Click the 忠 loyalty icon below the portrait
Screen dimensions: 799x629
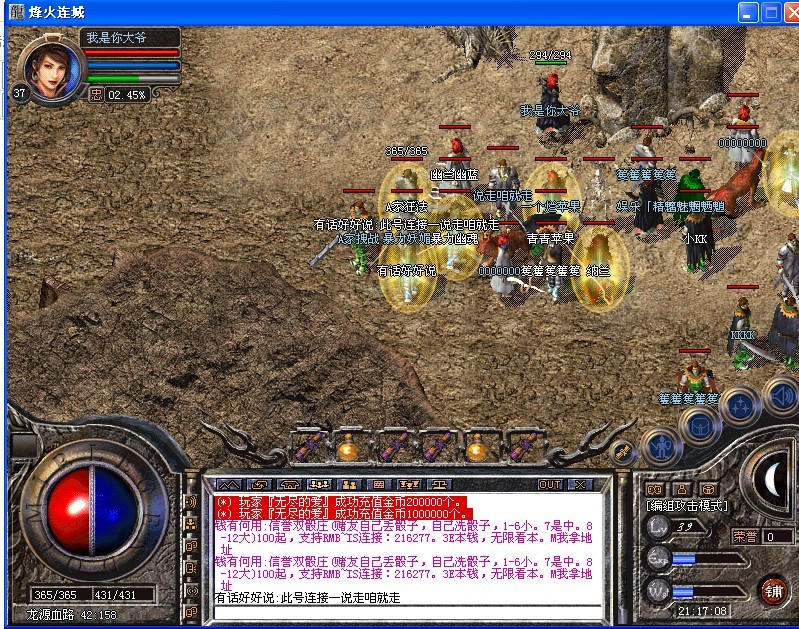[x=96, y=95]
